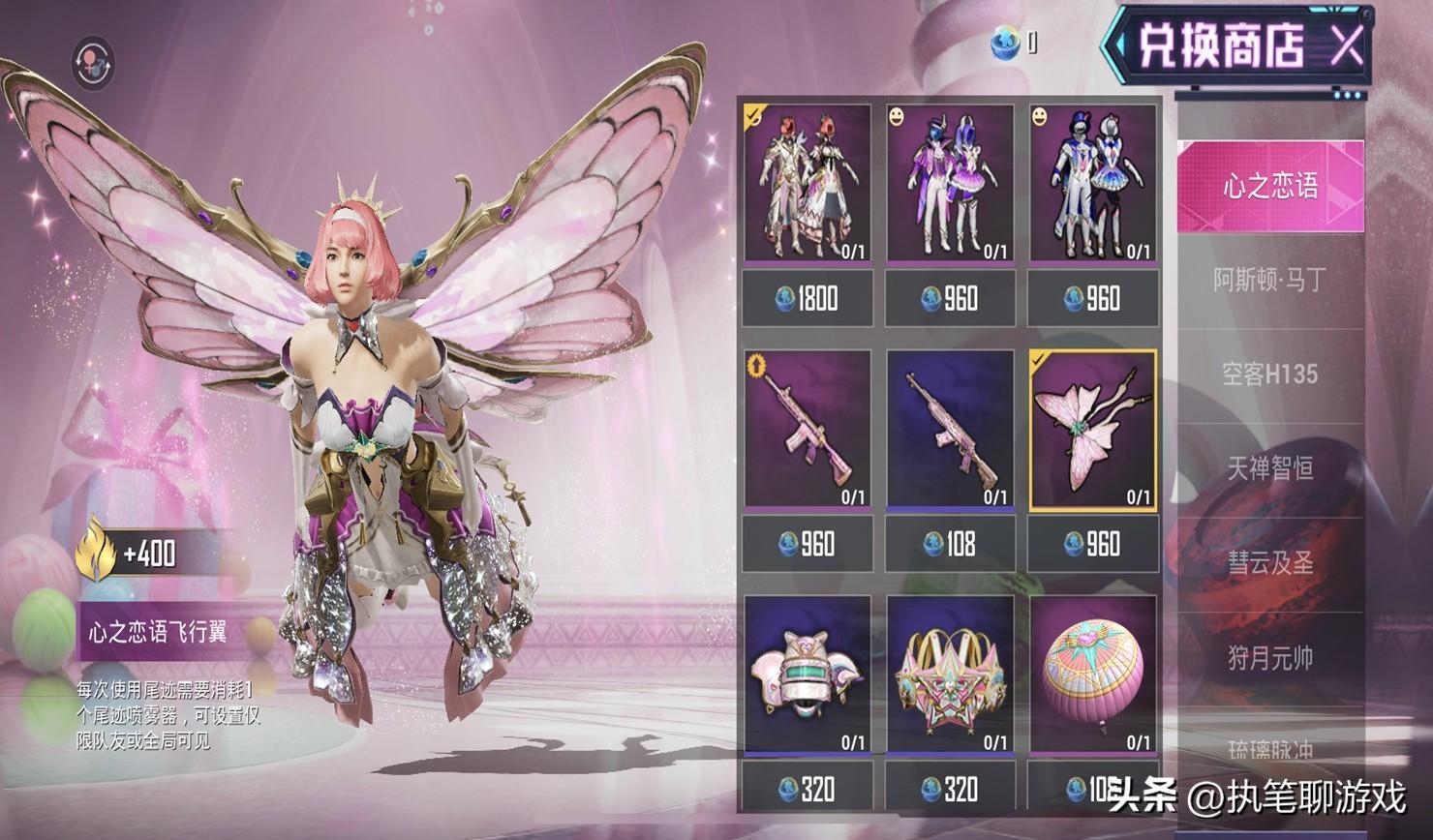The width and height of the screenshot is (1433, 840).
Task: Choose the blue and white couple outfit
Action: 1092,184
